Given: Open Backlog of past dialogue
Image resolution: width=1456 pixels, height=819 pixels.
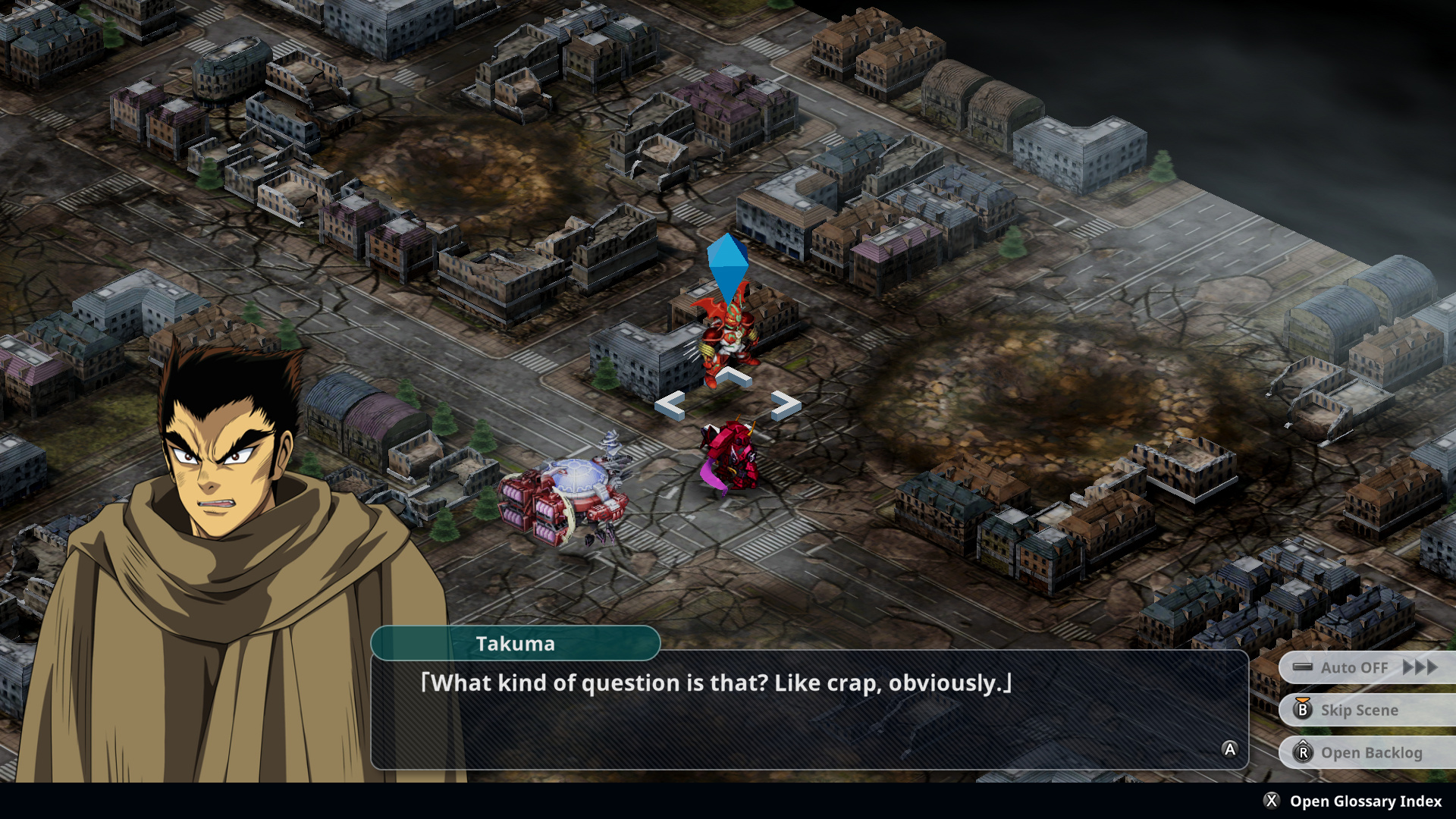Looking at the screenshot, I should click(x=1370, y=752).
